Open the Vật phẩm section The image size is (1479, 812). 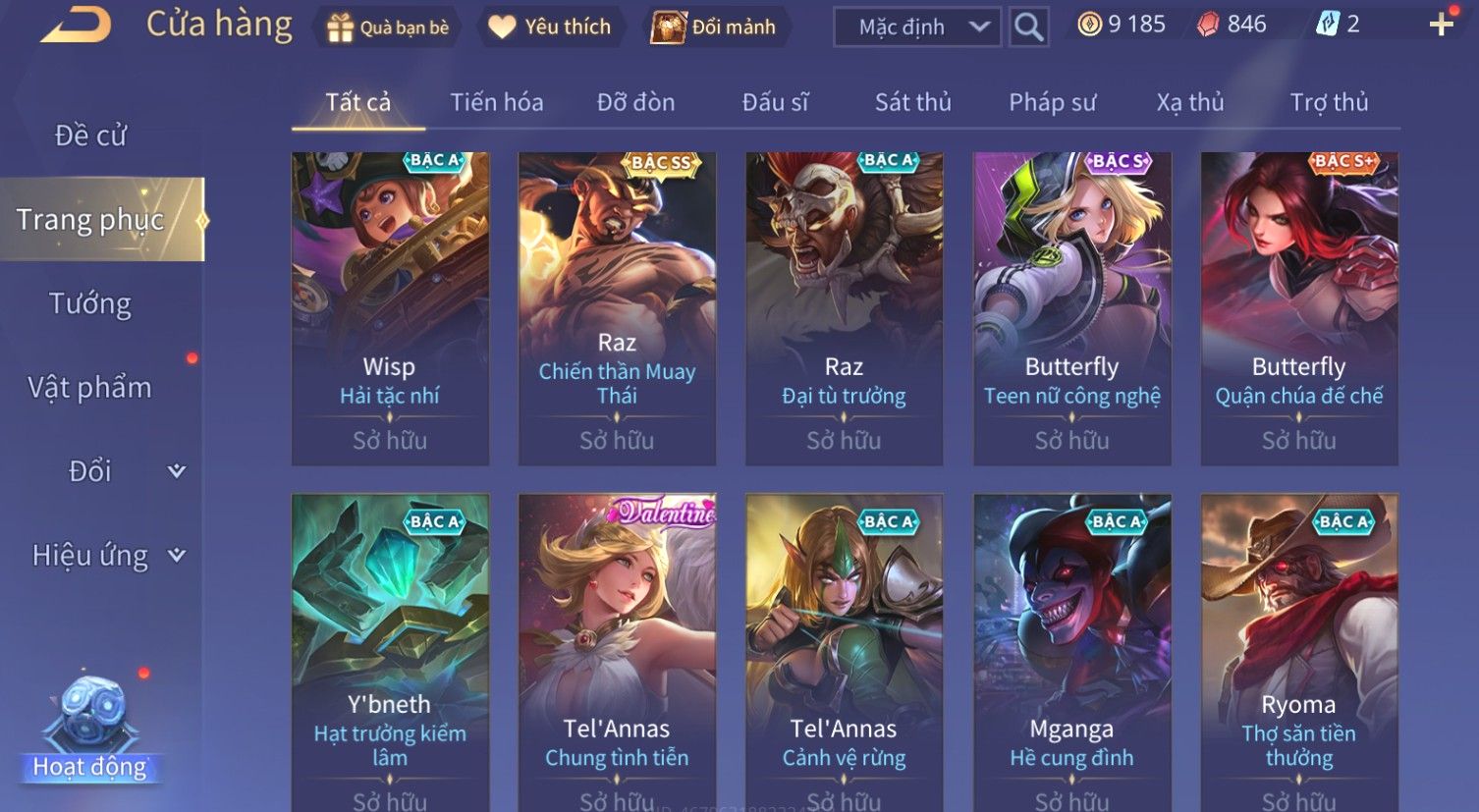(x=90, y=388)
